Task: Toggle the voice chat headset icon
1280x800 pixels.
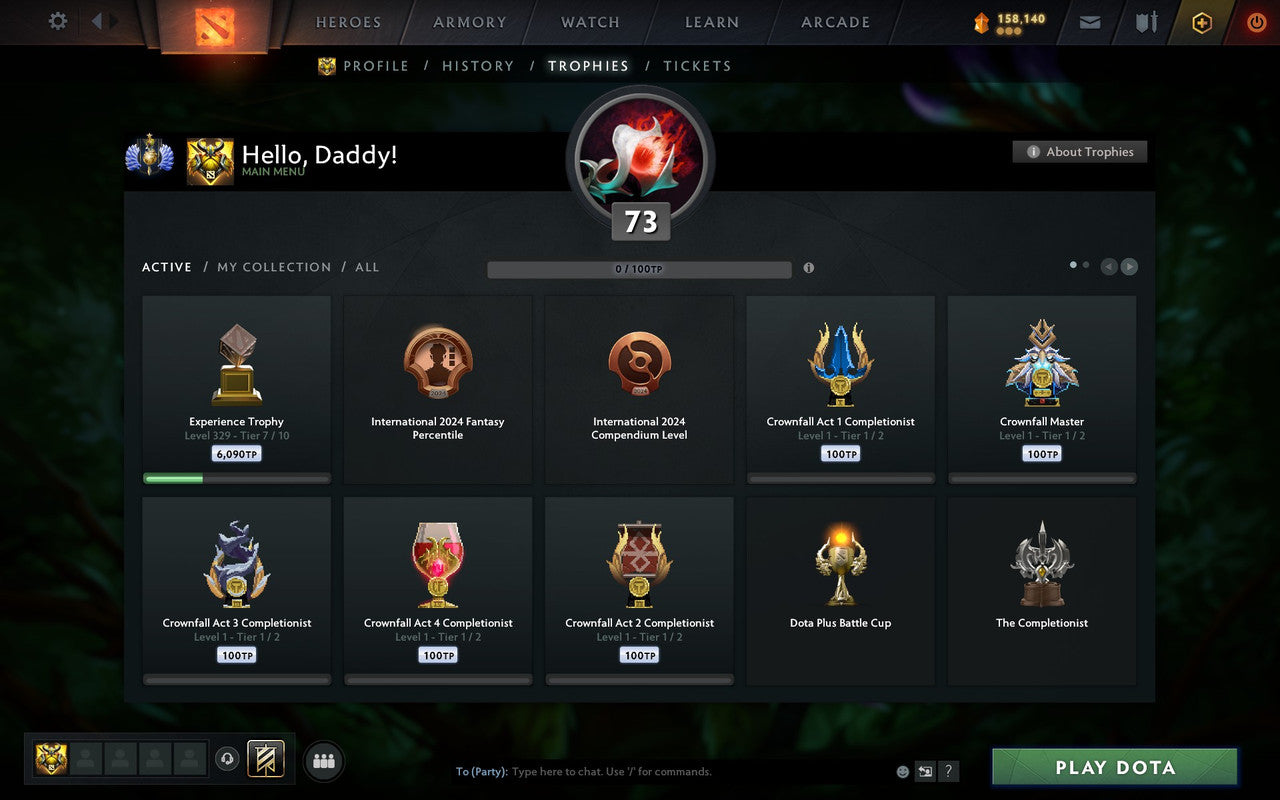Action: 227,760
